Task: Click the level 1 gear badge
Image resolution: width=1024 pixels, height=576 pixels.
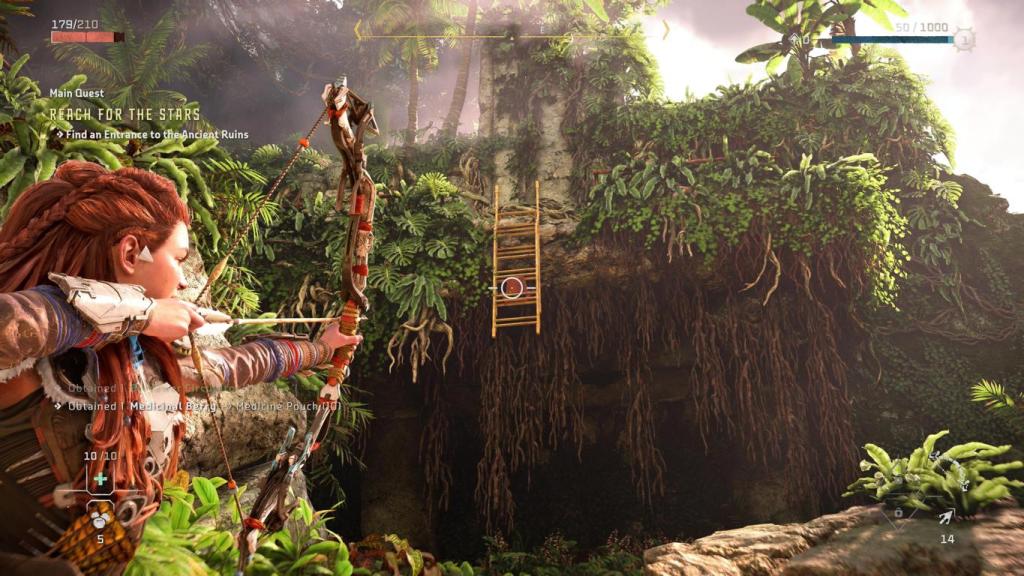Action: pos(963,40)
